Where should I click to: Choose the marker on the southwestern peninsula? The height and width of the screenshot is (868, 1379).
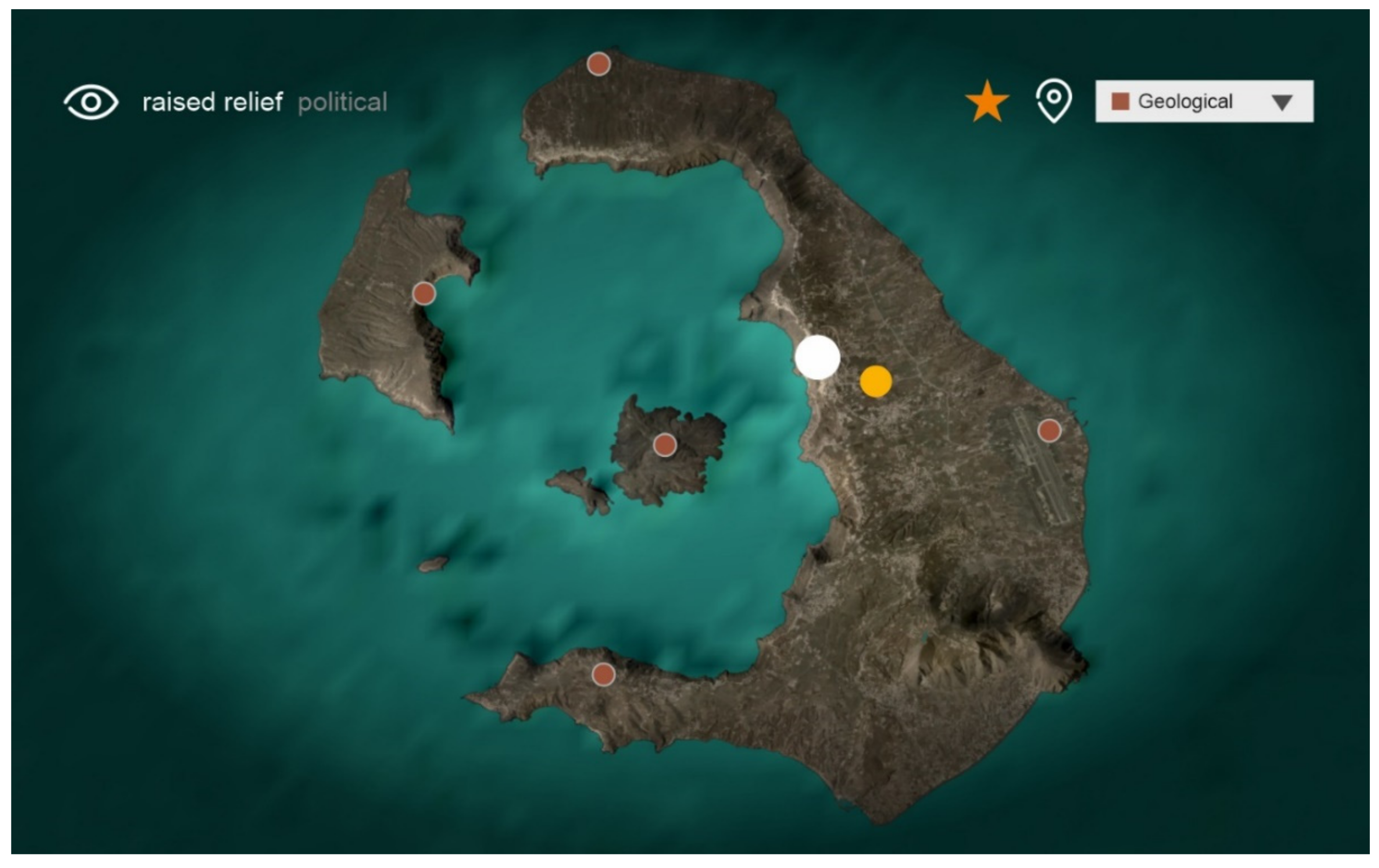(603, 675)
